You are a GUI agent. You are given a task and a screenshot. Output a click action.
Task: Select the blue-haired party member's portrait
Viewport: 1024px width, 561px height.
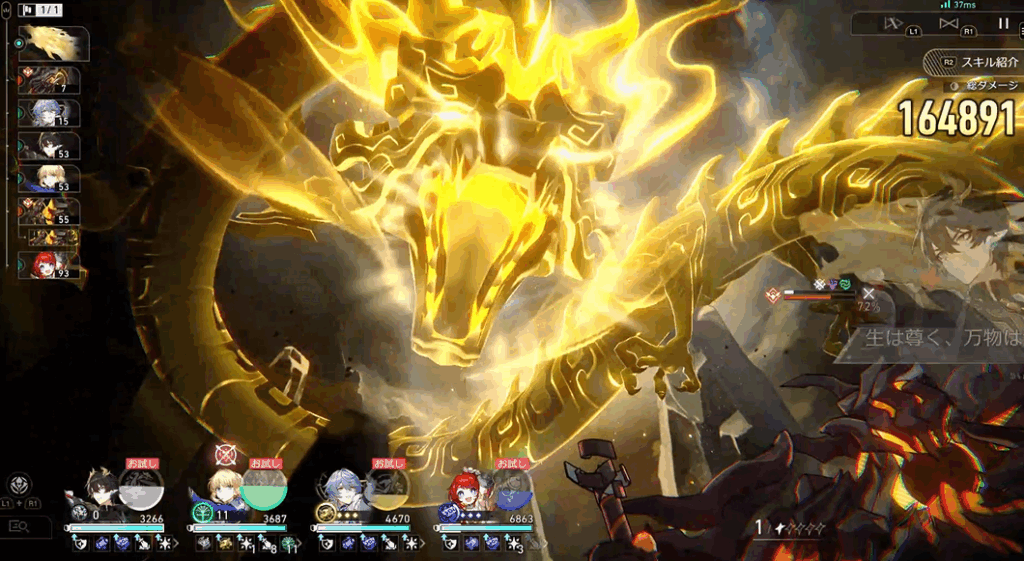345,491
